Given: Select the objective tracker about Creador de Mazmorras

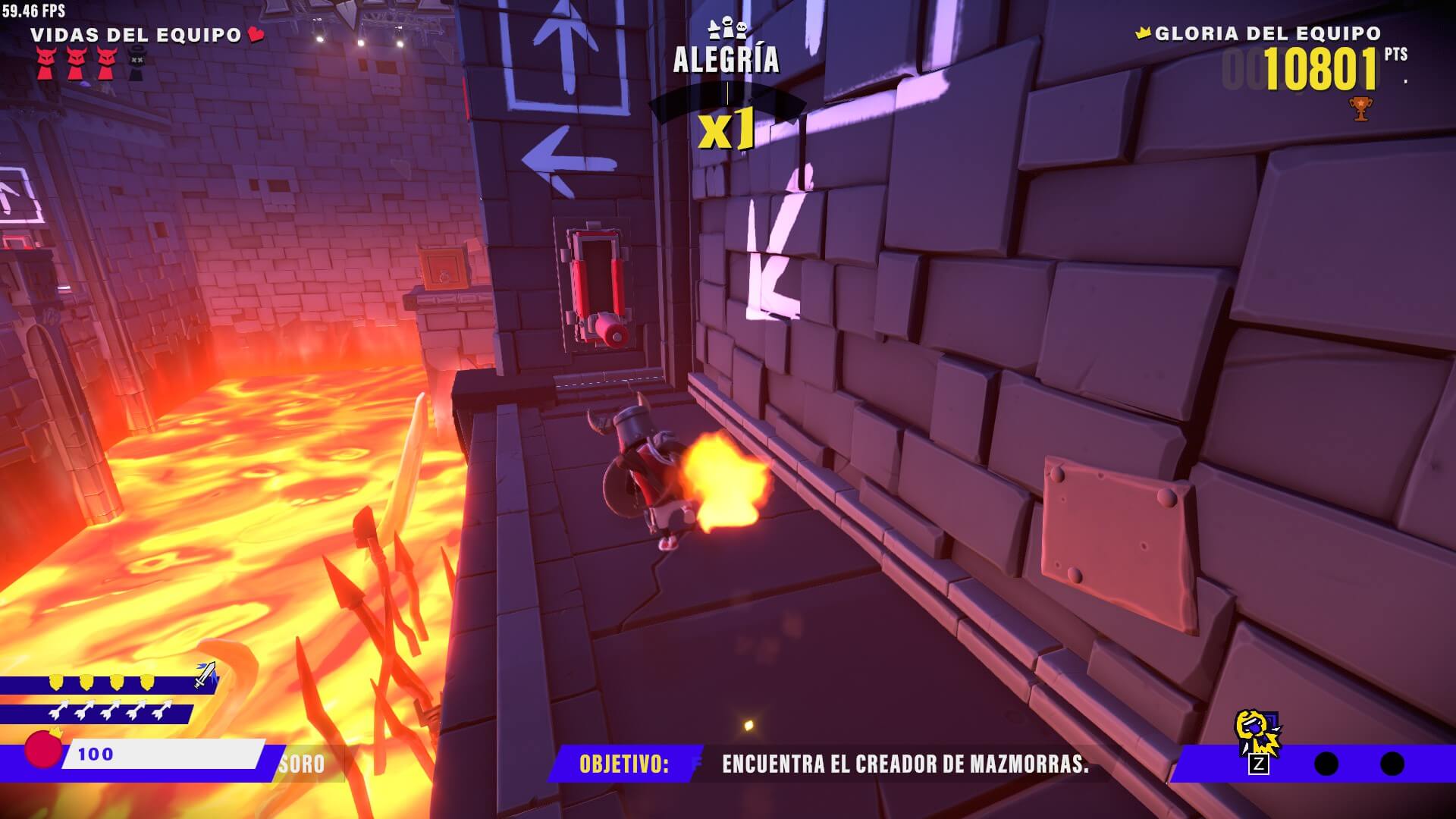Looking at the screenshot, I should (x=834, y=764).
